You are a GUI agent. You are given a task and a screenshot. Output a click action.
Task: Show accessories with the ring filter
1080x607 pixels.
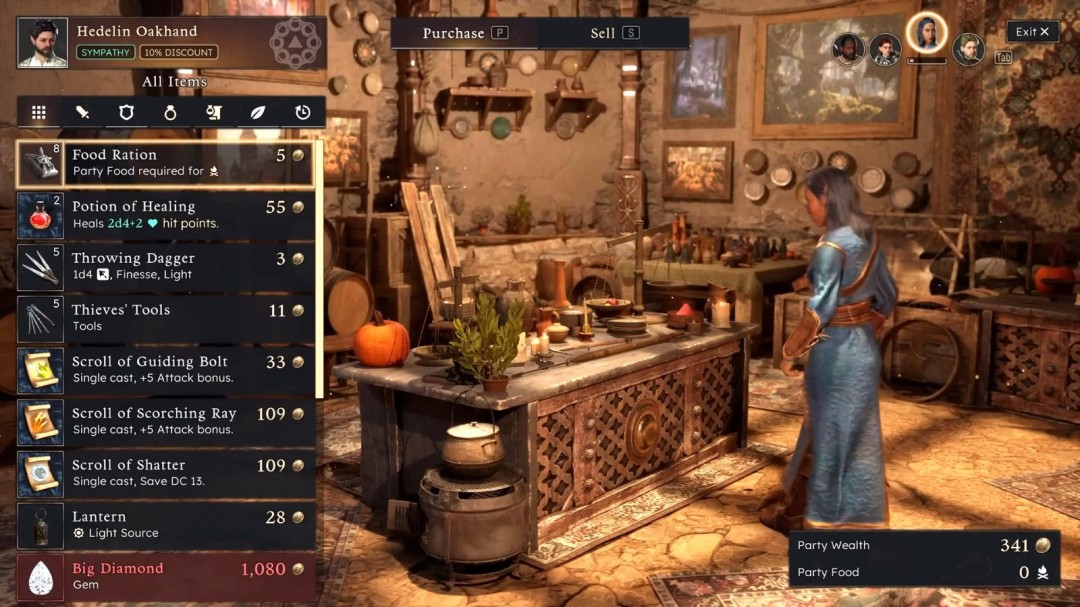click(x=170, y=113)
